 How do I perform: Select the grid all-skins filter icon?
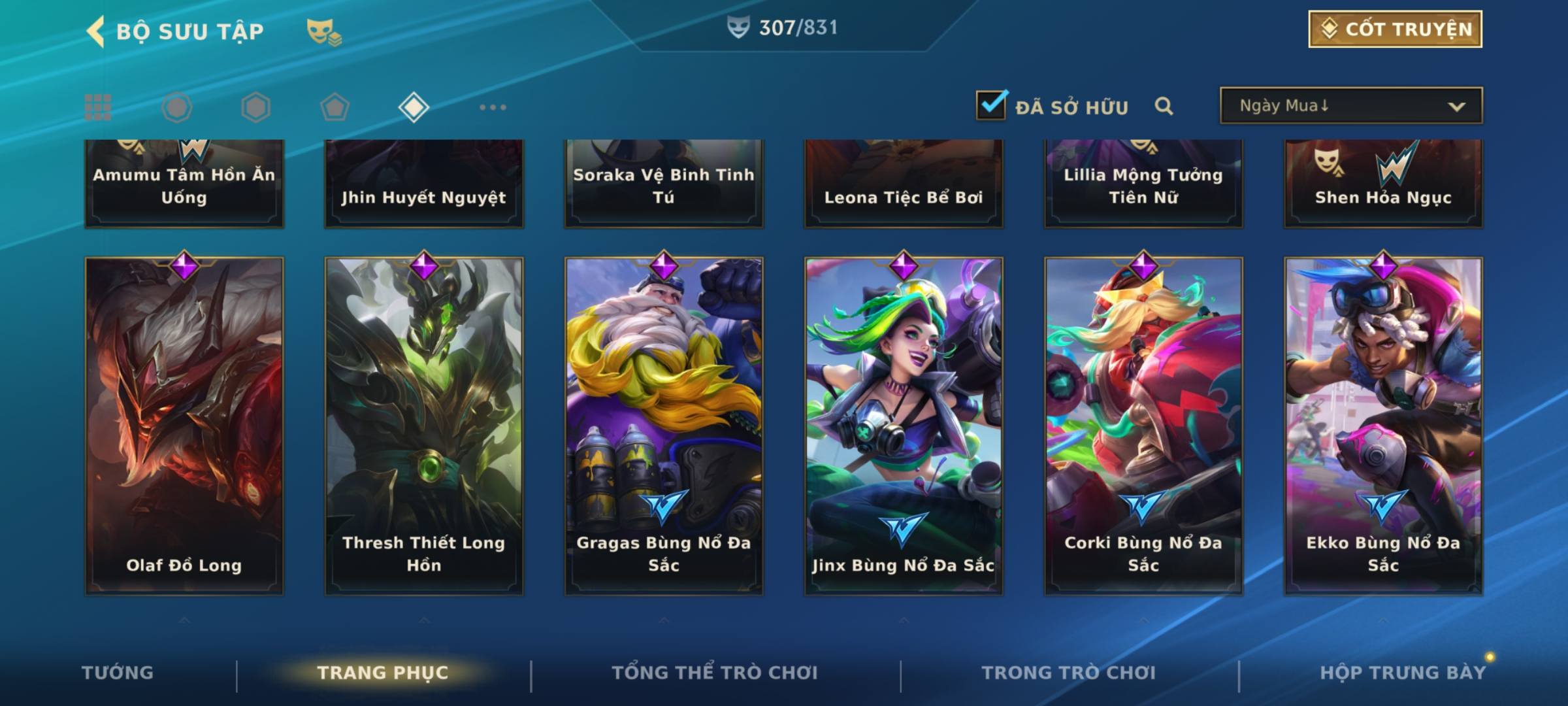[98, 107]
